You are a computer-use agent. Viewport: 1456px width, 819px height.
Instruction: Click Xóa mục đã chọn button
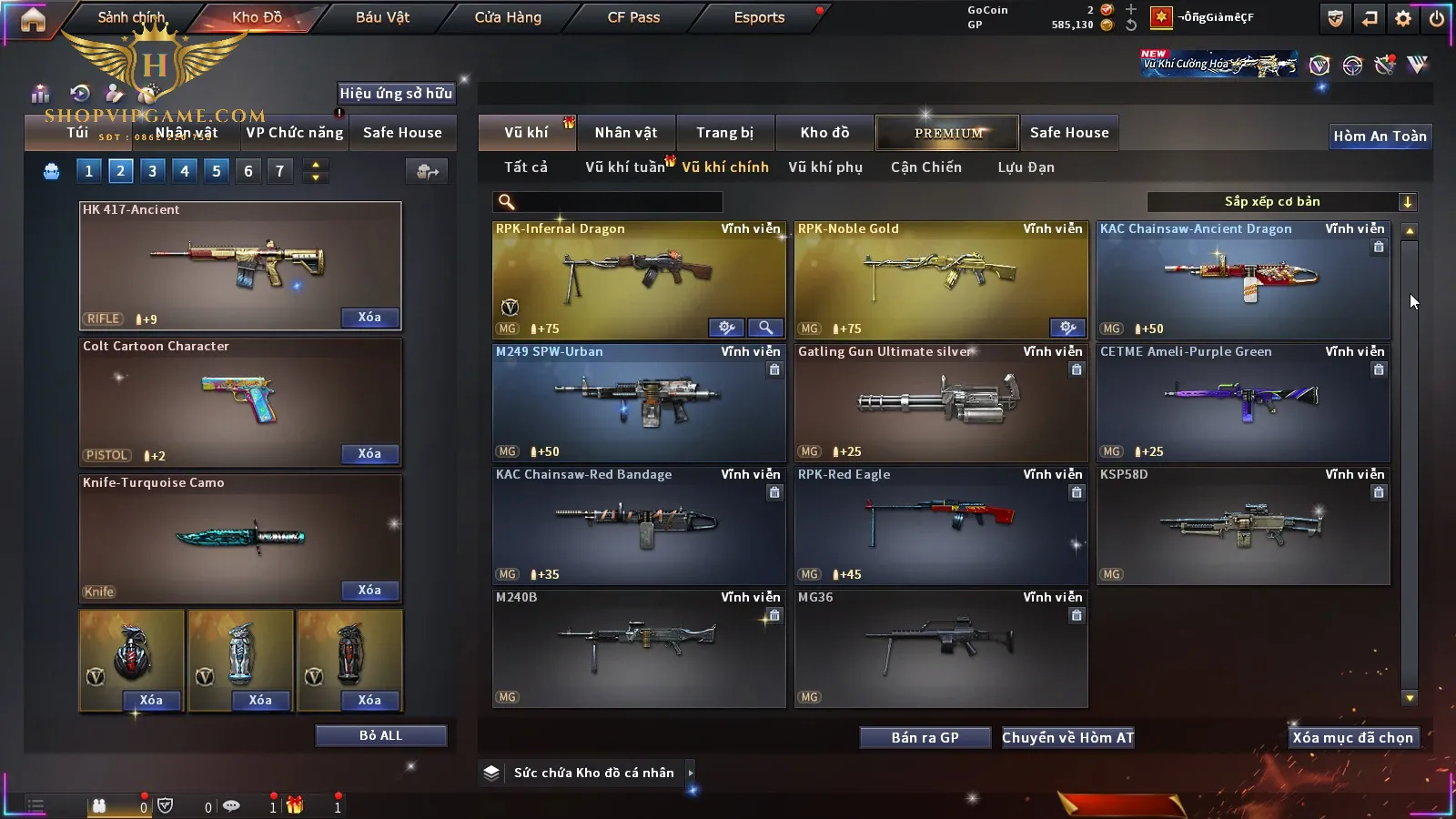pyautogui.click(x=1352, y=738)
